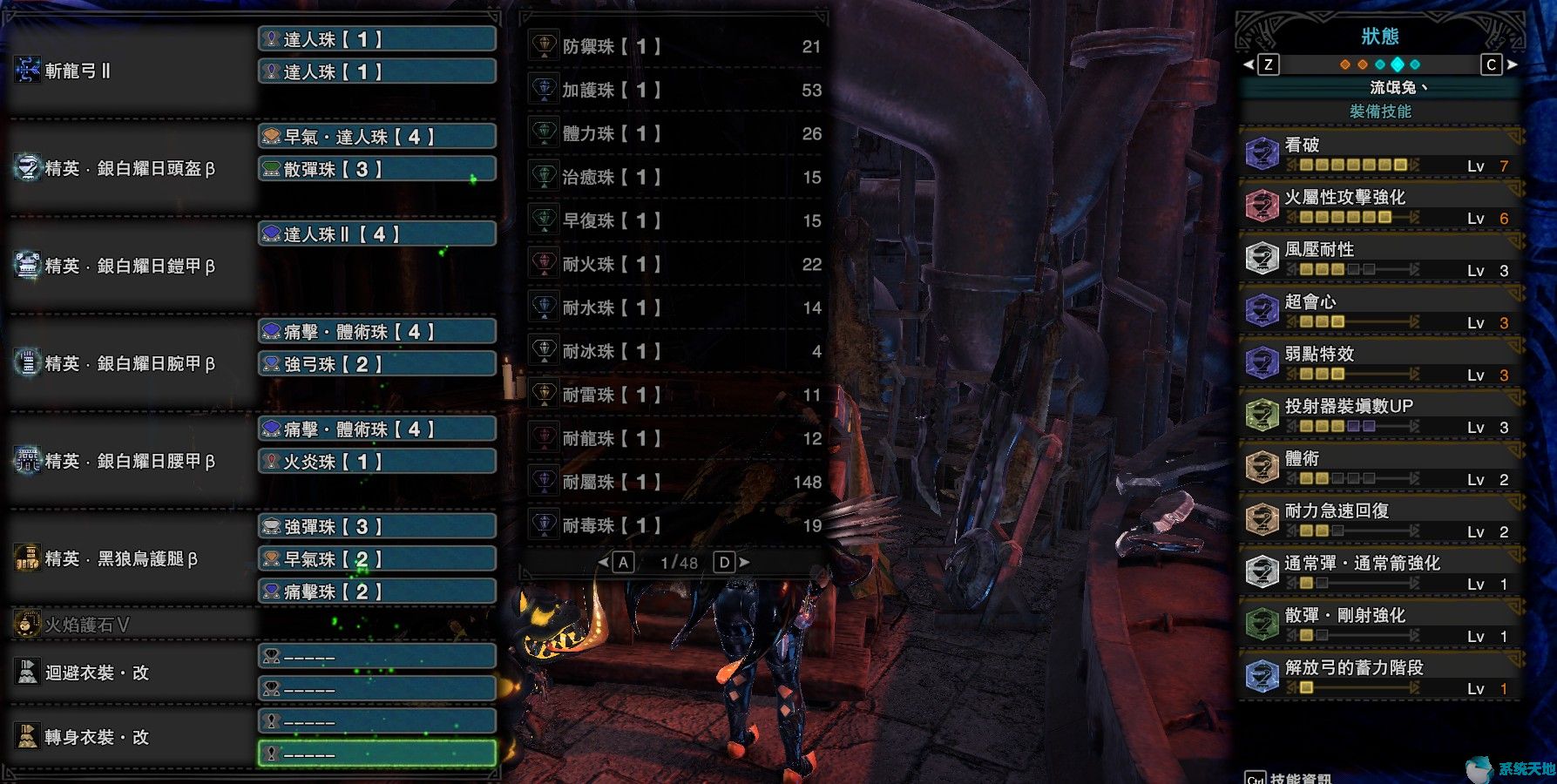This screenshot has height=784, width=1557.
Task: Pick the 耐火珠【1】 list row
Action: [x=675, y=264]
